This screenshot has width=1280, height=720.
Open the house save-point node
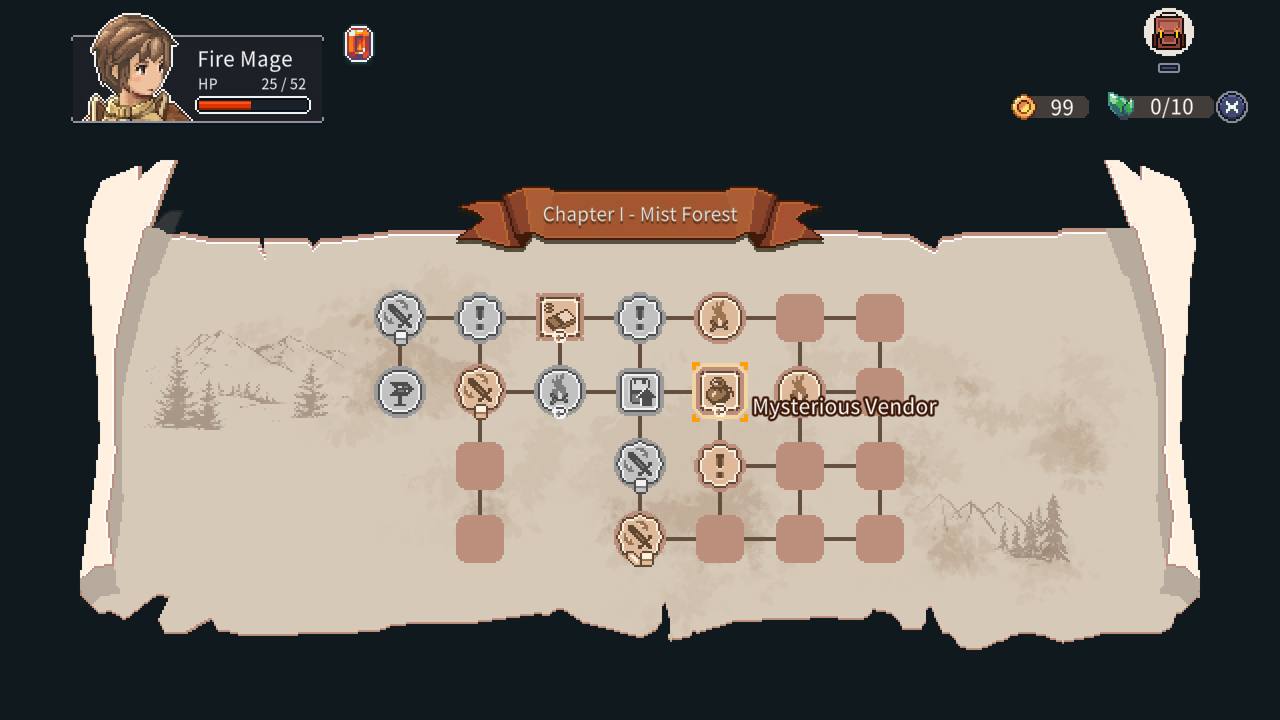[640, 392]
